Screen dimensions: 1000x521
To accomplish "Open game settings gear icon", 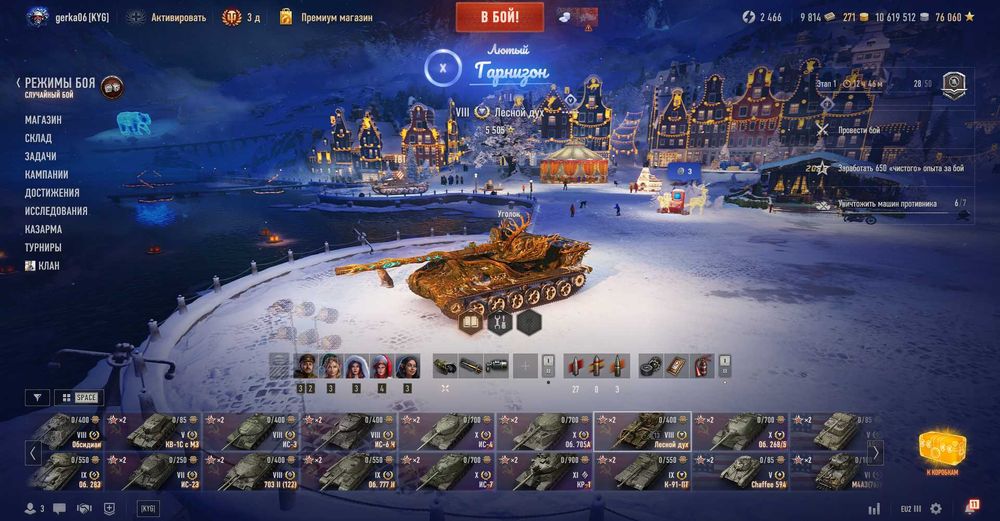I will point(936,508).
